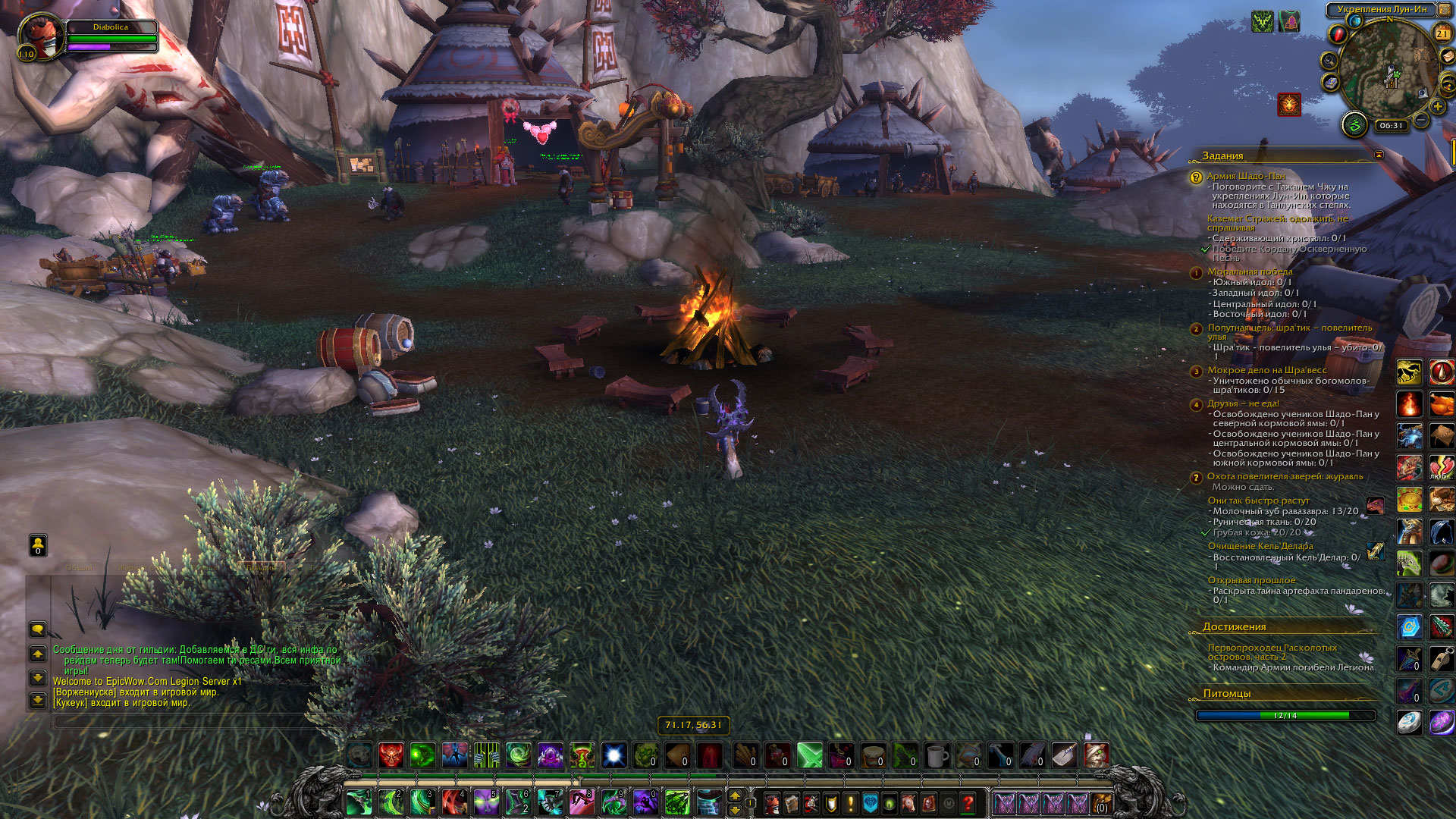The width and height of the screenshot is (1456, 819).
Task: Click the Diabolica player portrait
Action: [40, 36]
